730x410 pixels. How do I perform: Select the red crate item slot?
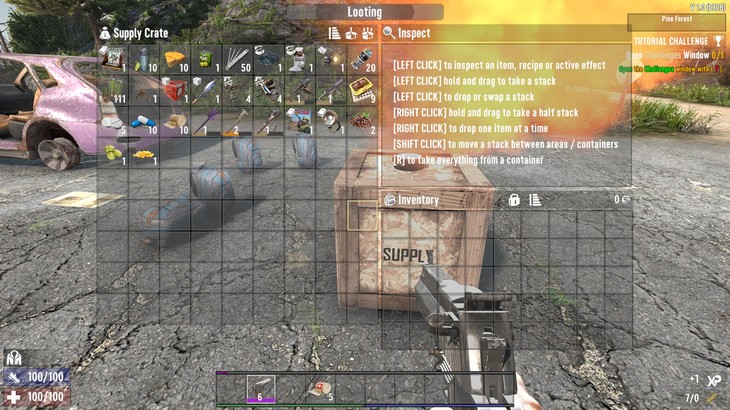click(x=173, y=90)
